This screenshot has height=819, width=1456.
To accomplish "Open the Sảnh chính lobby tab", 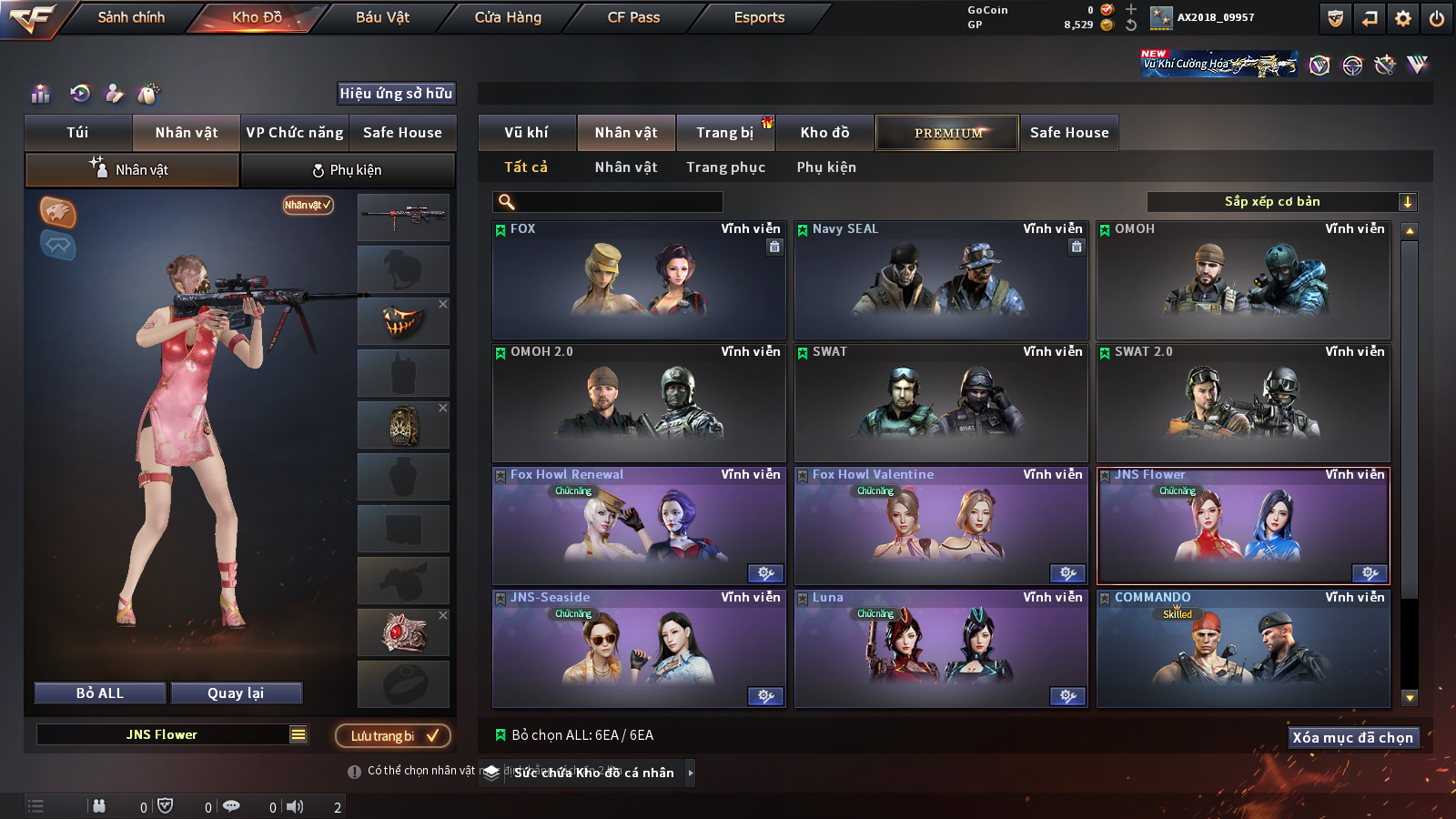I will (131, 17).
